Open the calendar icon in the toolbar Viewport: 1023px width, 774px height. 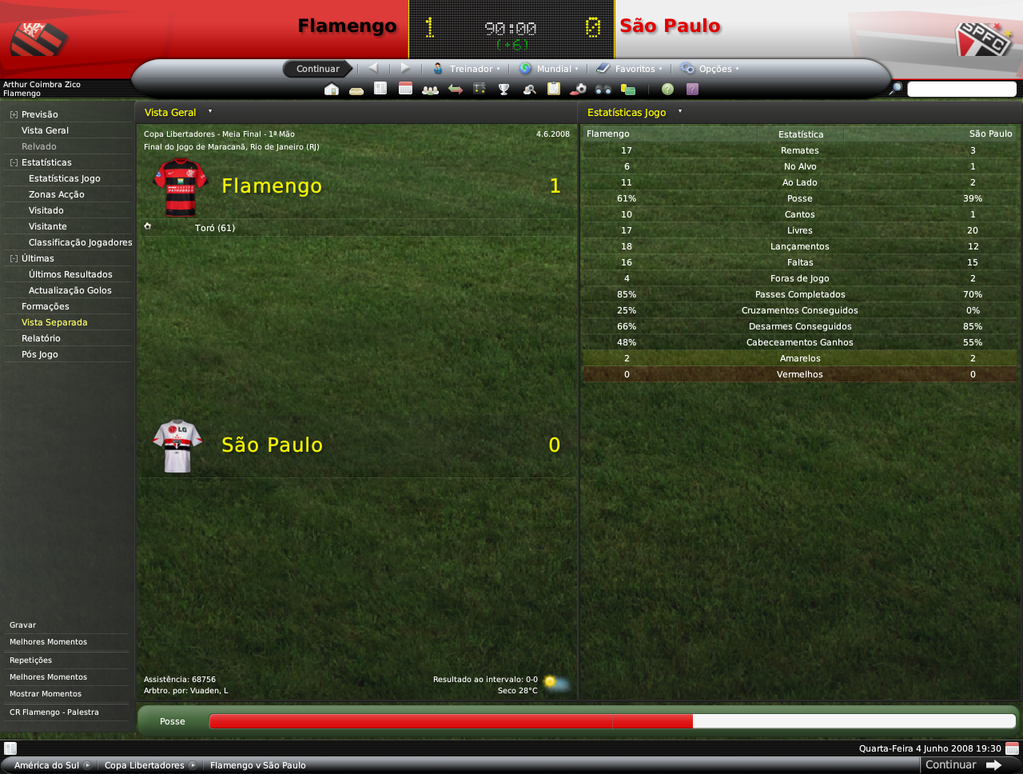[x=405, y=89]
